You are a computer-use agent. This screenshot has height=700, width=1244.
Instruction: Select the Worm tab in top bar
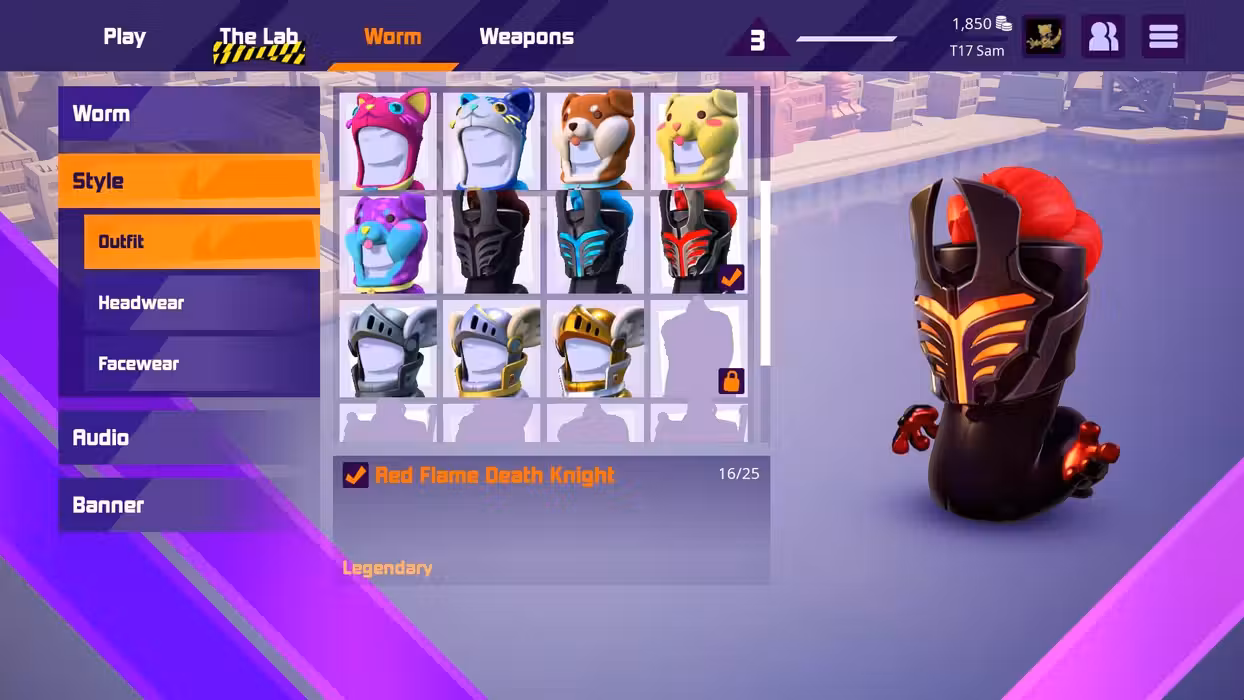pos(392,37)
